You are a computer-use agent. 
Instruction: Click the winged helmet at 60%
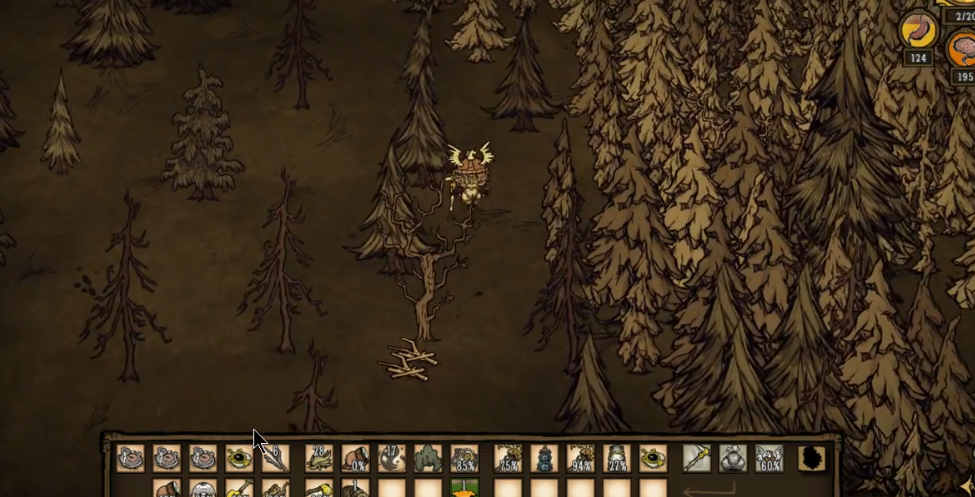(x=769, y=458)
